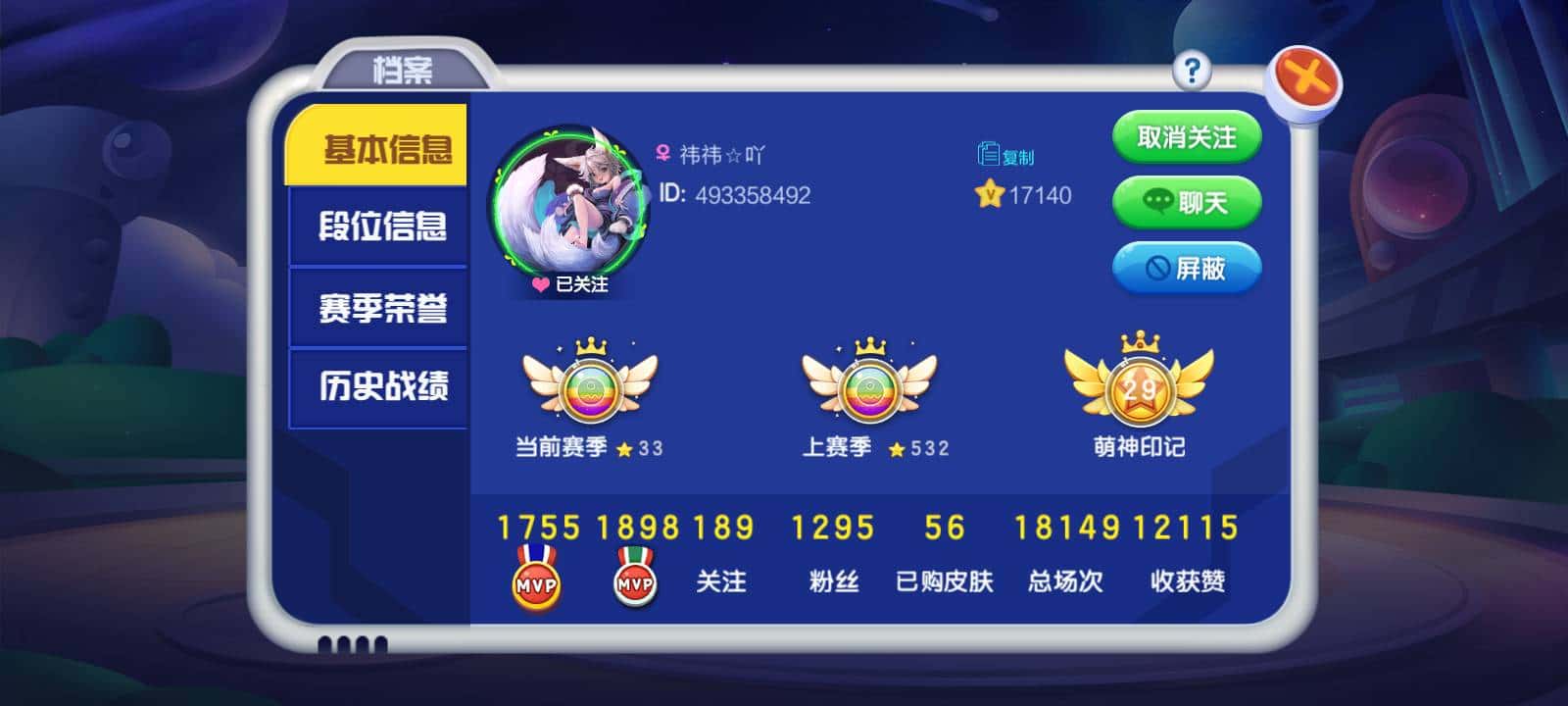This screenshot has width=1568, height=706.
Task: Toggle the 已关注 follow heart status
Action: (x=573, y=284)
